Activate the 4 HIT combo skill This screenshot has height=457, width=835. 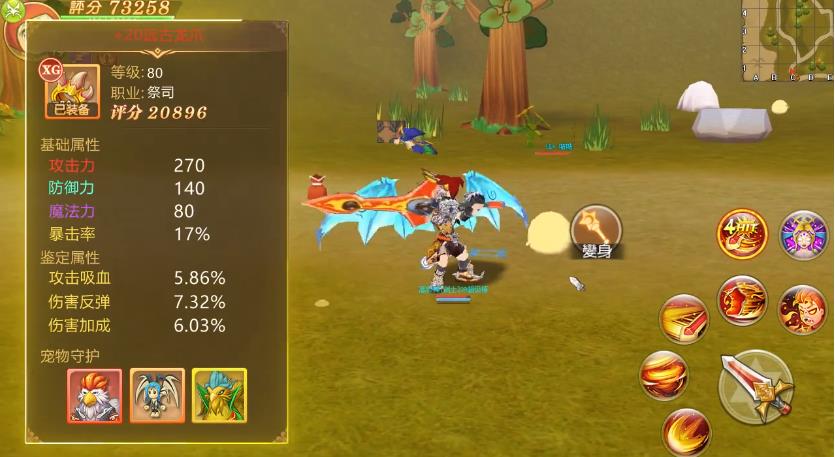(741, 235)
